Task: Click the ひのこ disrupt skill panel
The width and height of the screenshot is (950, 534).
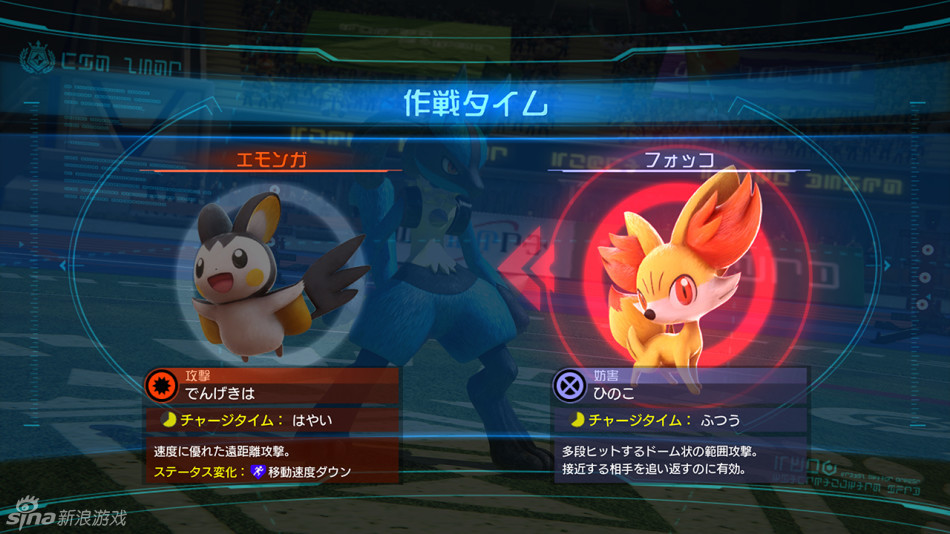Action: pos(680,385)
